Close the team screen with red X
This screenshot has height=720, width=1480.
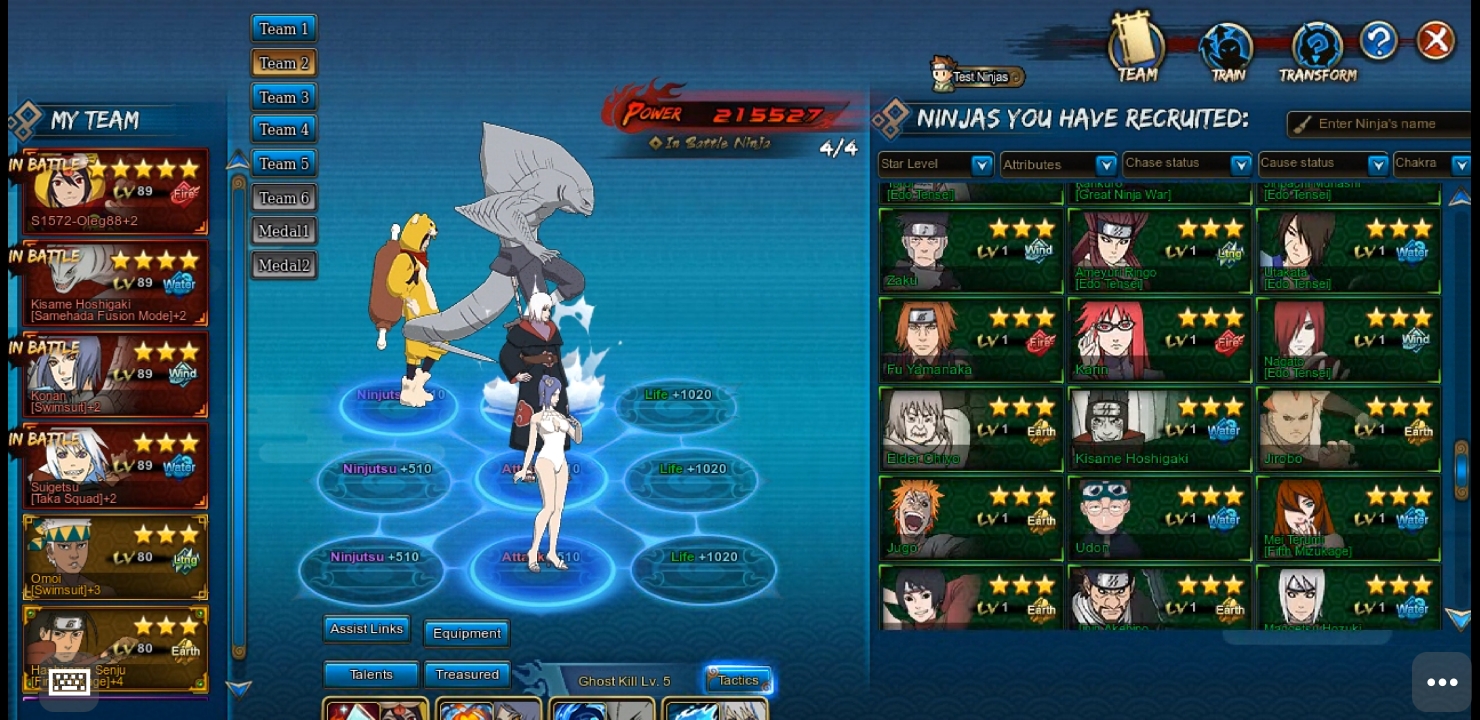[x=1436, y=41]
